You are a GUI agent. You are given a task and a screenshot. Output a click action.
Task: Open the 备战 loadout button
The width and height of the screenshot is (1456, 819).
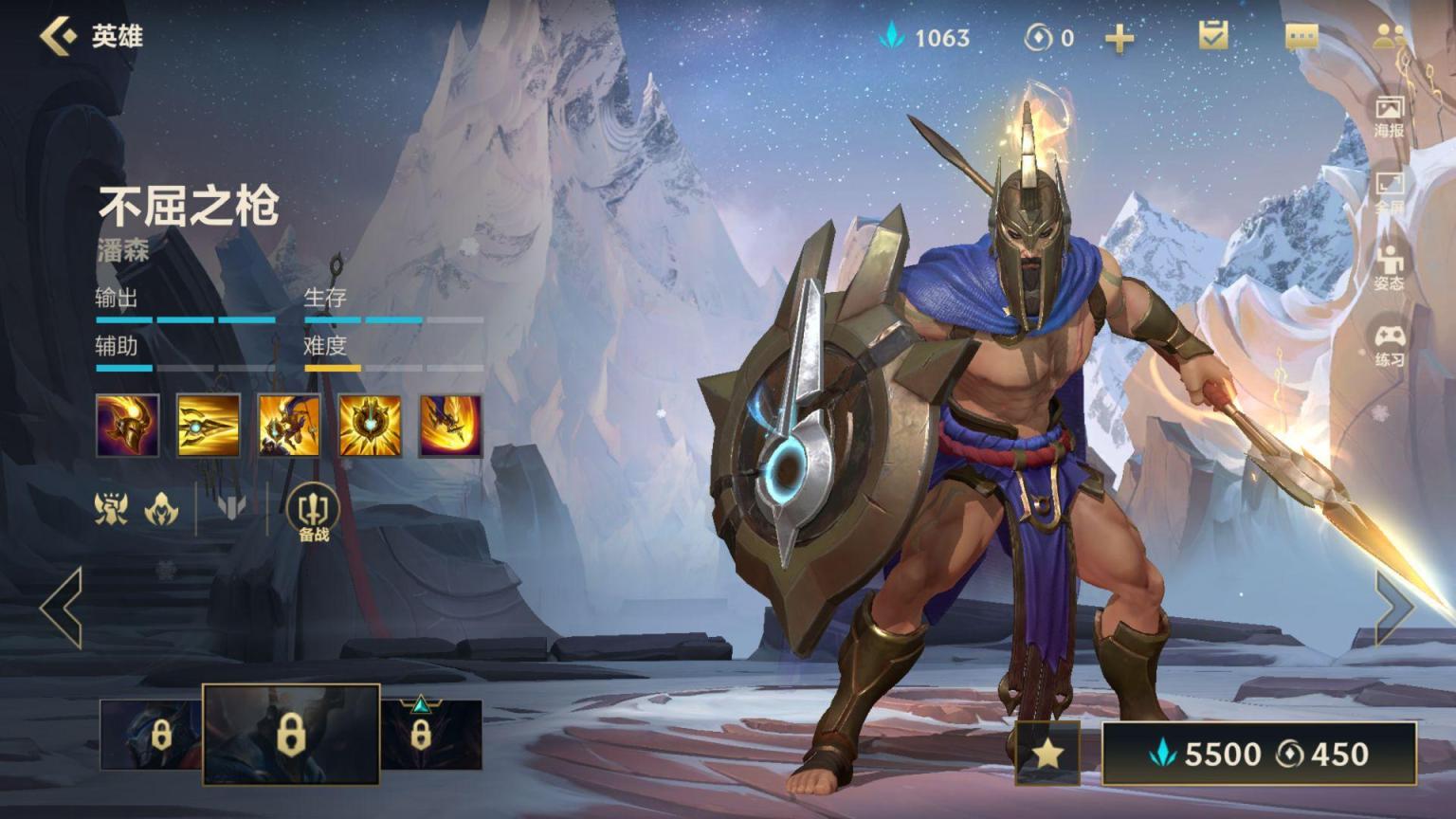tap(313, 512)
